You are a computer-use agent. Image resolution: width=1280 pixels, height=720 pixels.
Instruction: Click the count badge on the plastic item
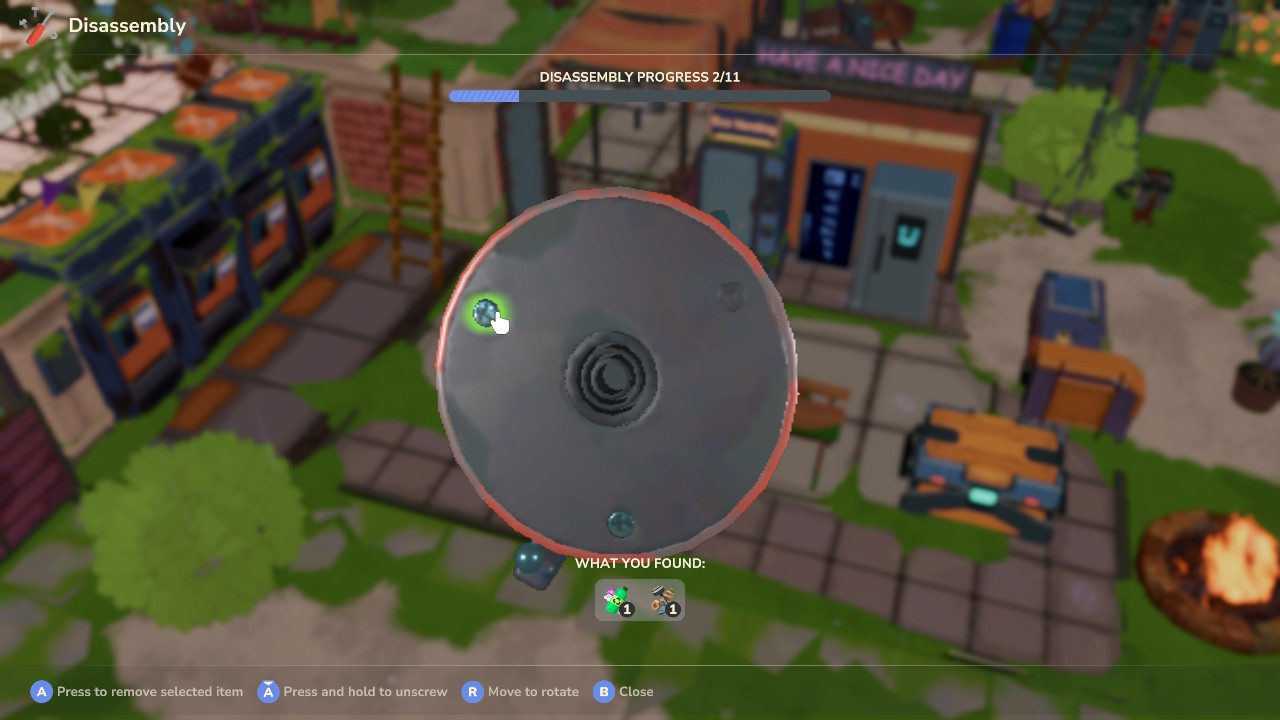(x=628, y=608)
